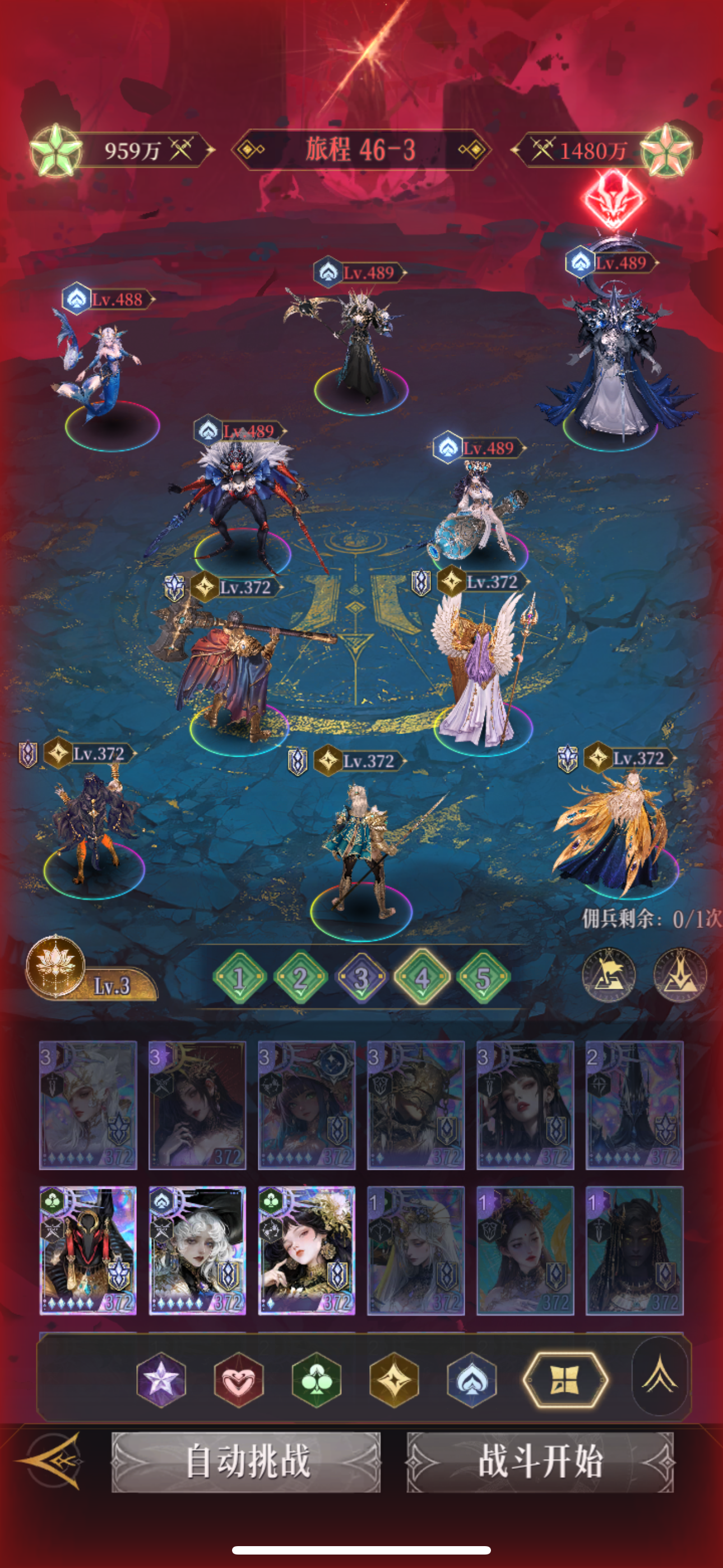
Task: Tap the red boss emblem above the enemy
Action: [615, 201]
